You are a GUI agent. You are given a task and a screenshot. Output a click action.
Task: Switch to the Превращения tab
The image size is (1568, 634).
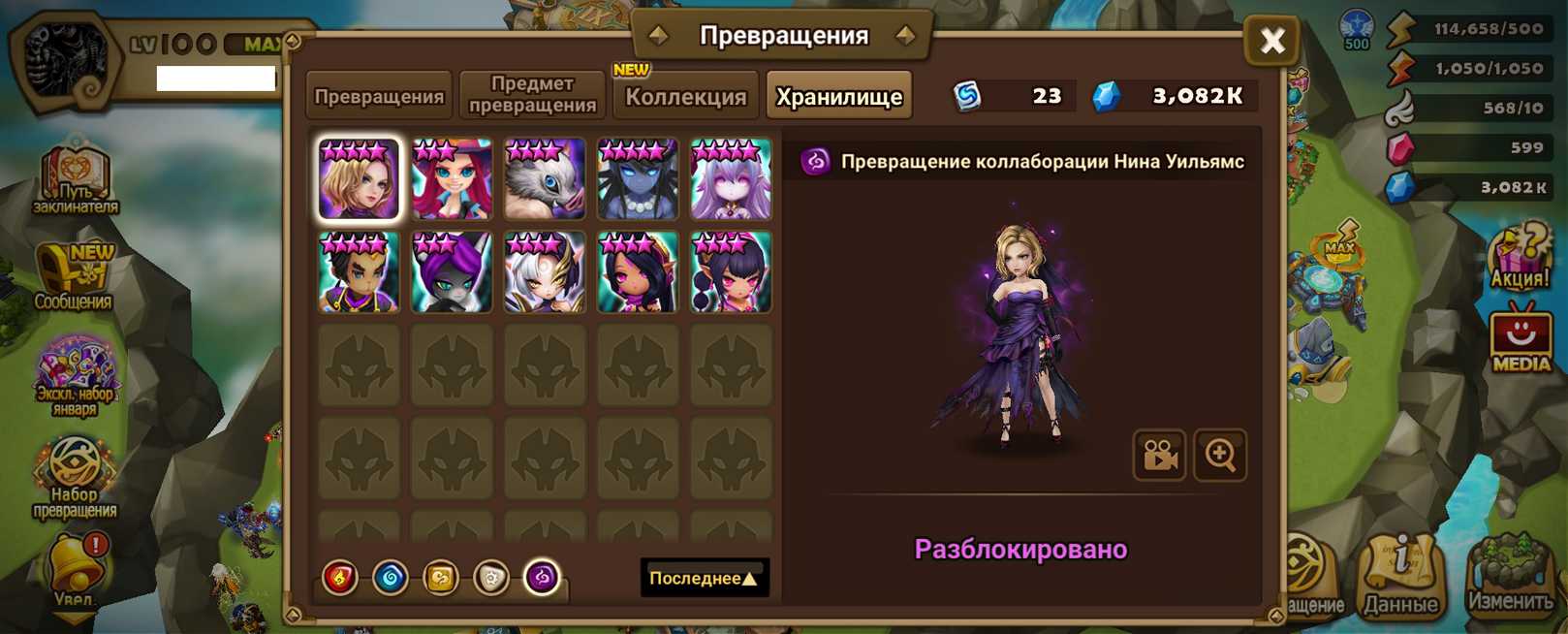coord(379,96)
